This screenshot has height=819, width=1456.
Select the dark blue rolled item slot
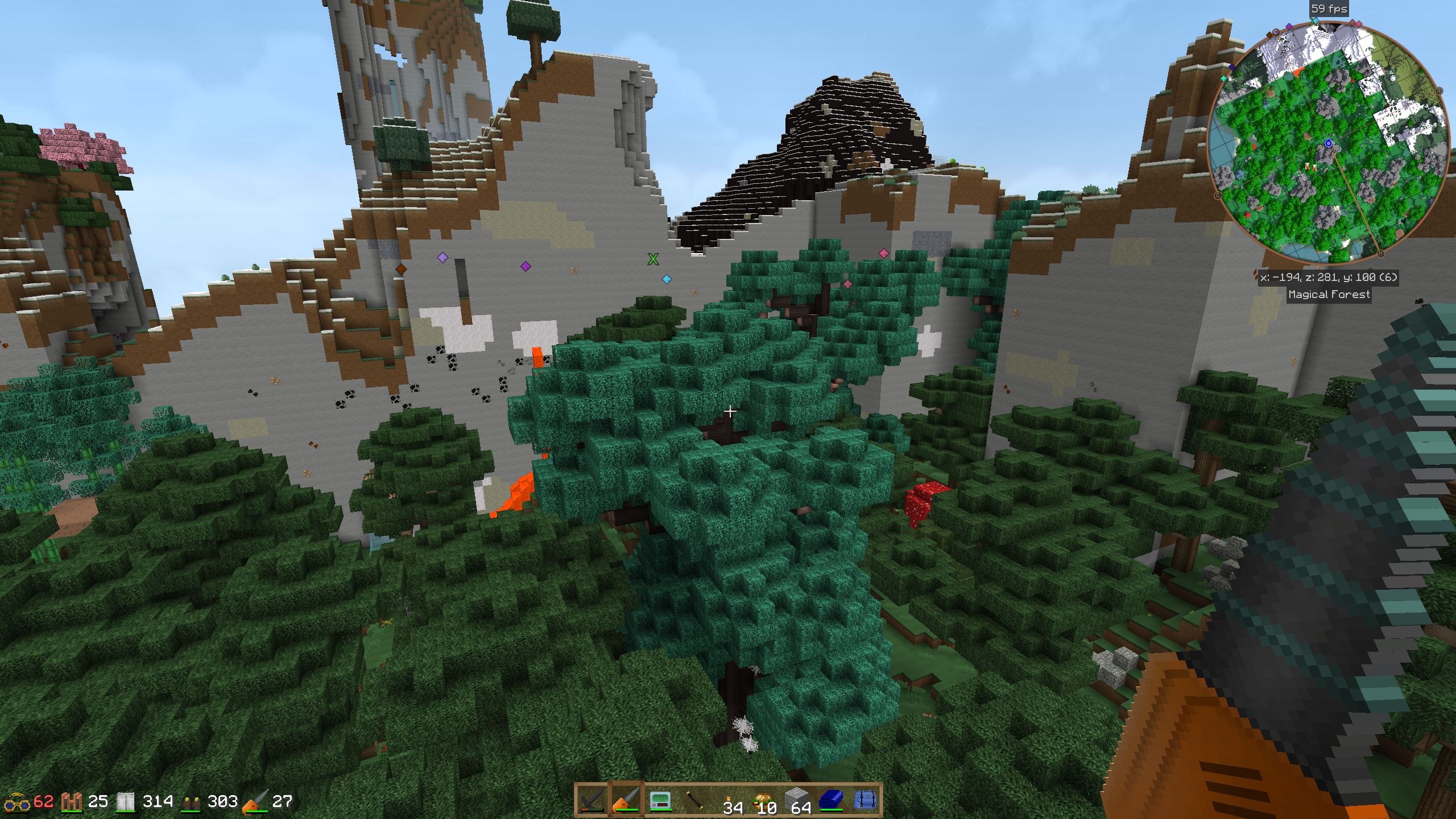[x=832, y=801]
